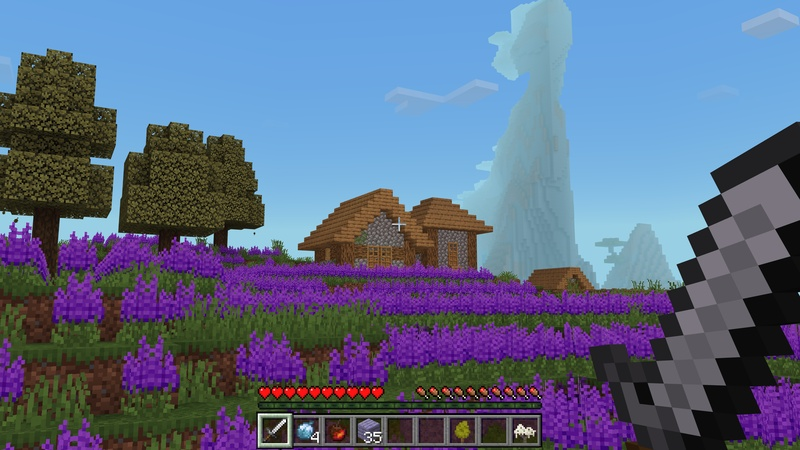This screenshot has width=800, height=450.
Task: Choose the blue orb item stack of 4
Action: click(306, 430)
